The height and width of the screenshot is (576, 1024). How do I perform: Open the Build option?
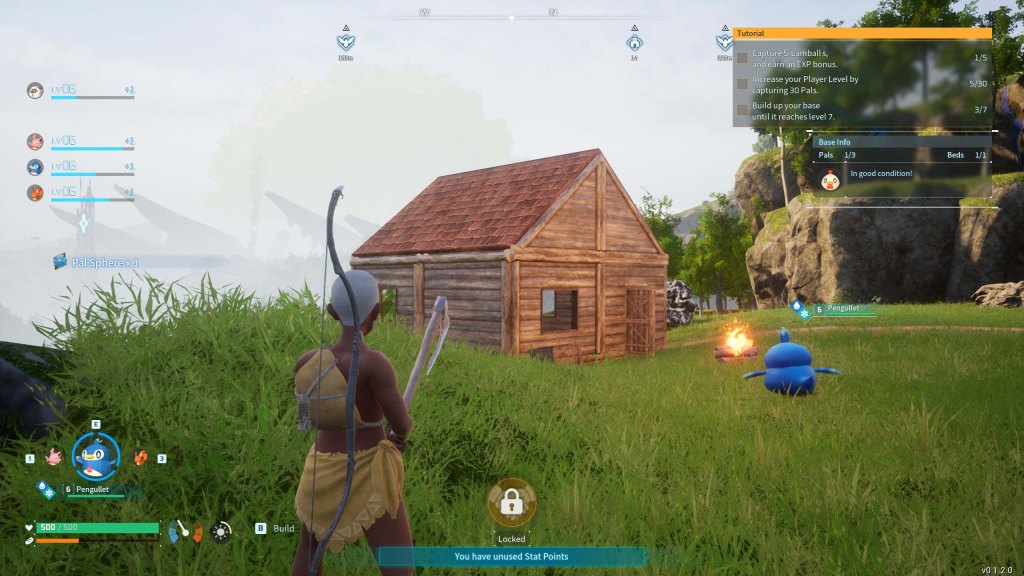(283, 528)
